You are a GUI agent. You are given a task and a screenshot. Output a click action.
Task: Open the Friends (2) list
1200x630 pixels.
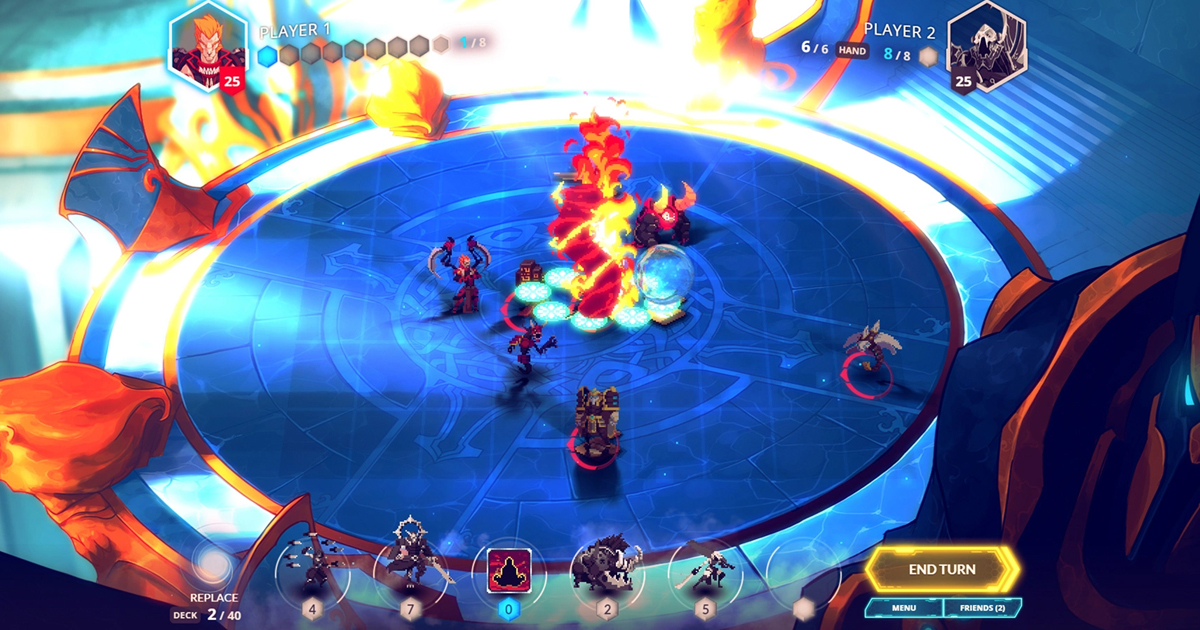click(x=981, y=607)
